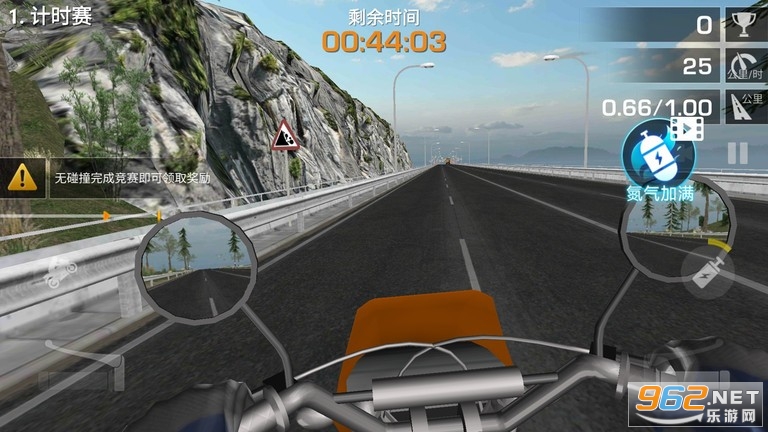Pause the race
The height and width of the screenshot is (432, 768).
coord(737,153)
